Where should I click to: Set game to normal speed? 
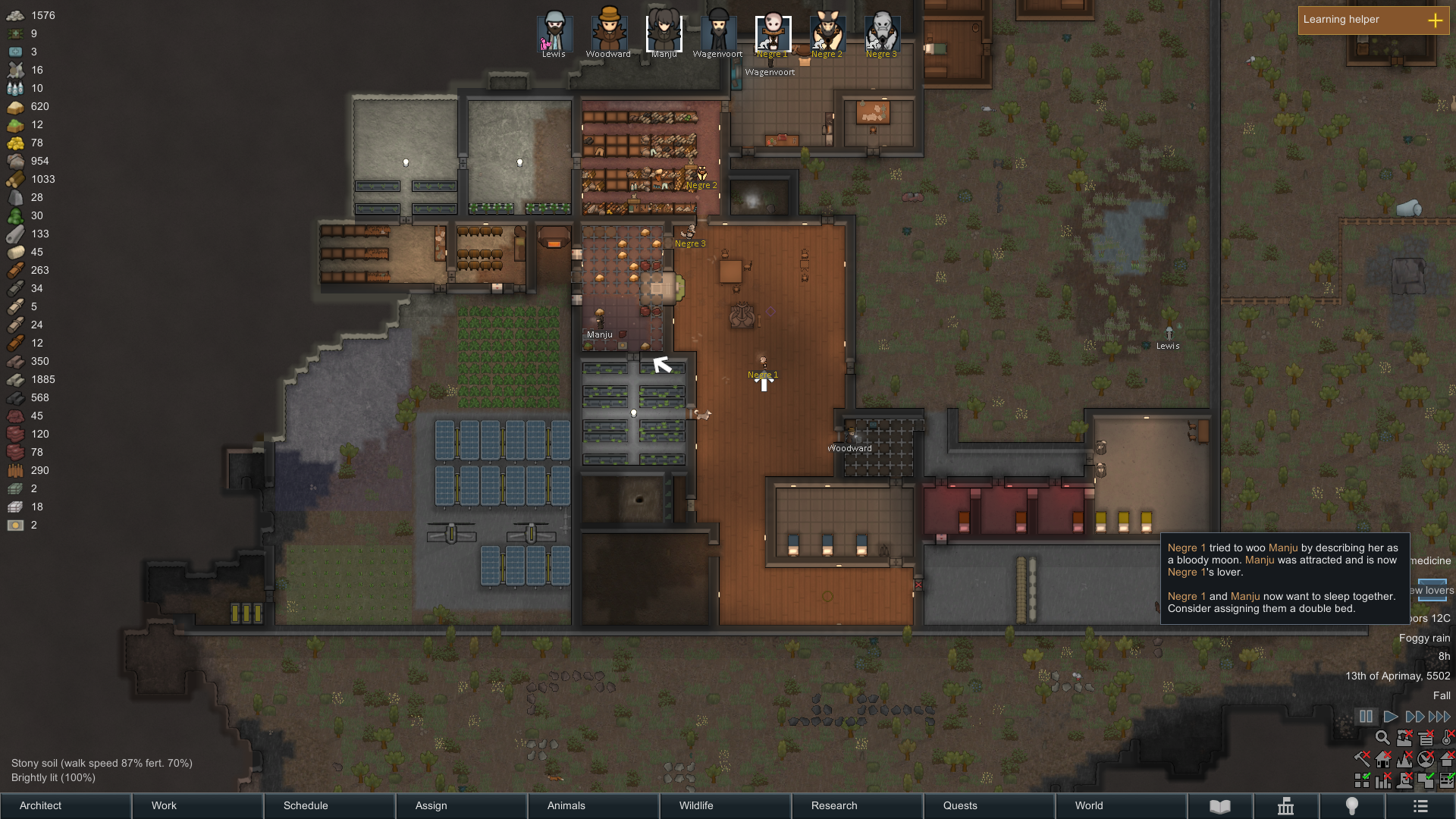click(x=1390, y=717)
